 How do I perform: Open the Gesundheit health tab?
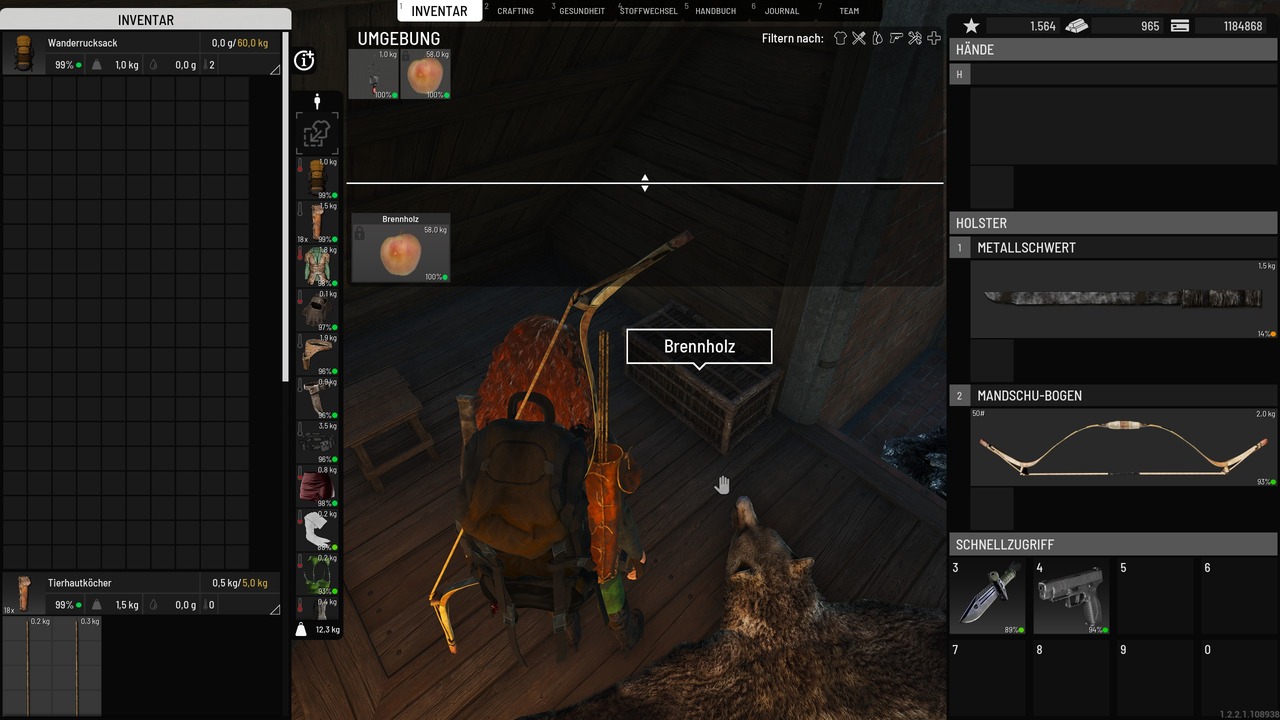tap(582, 11)
